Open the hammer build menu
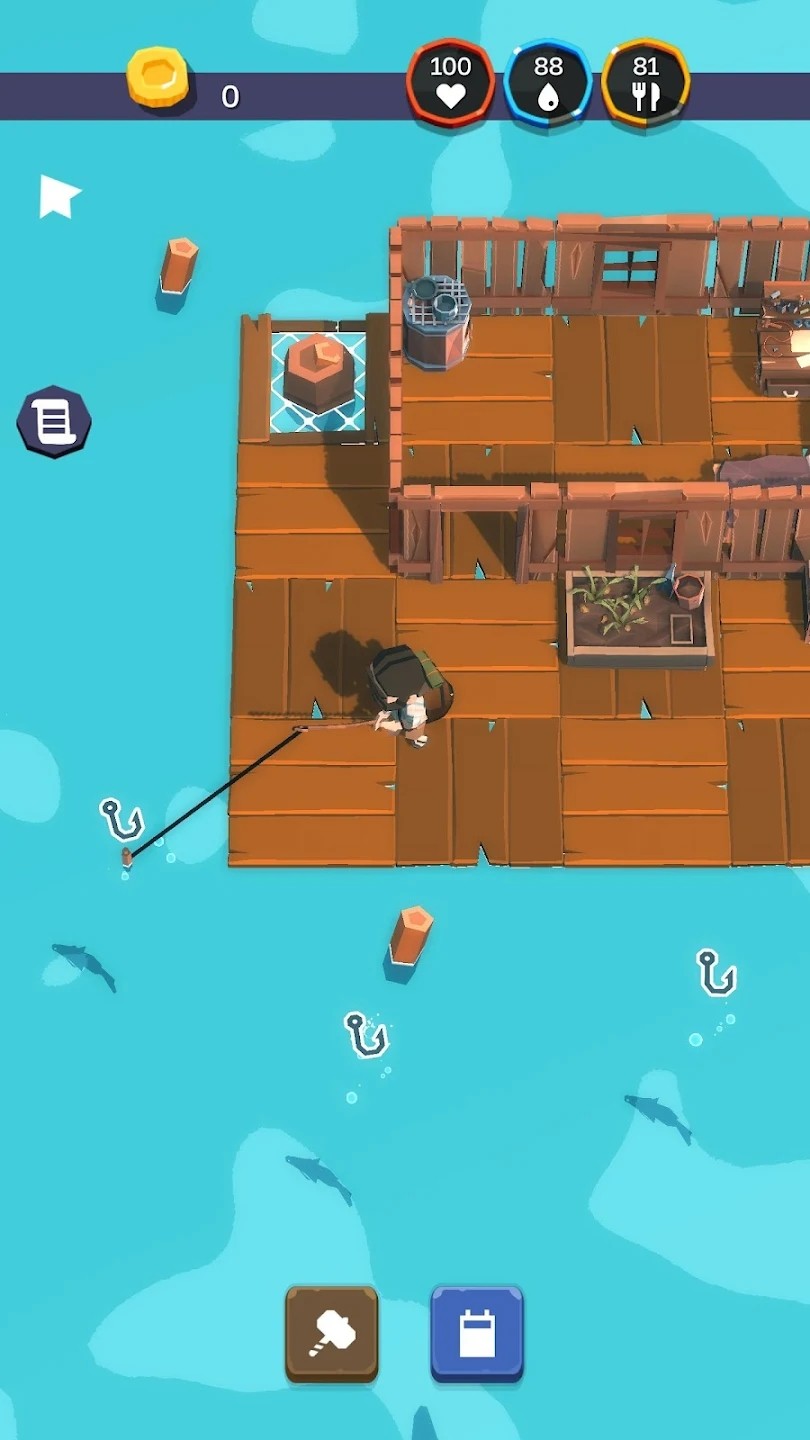The height and width of the screenshot is (1440, 810). (332, 1333)
